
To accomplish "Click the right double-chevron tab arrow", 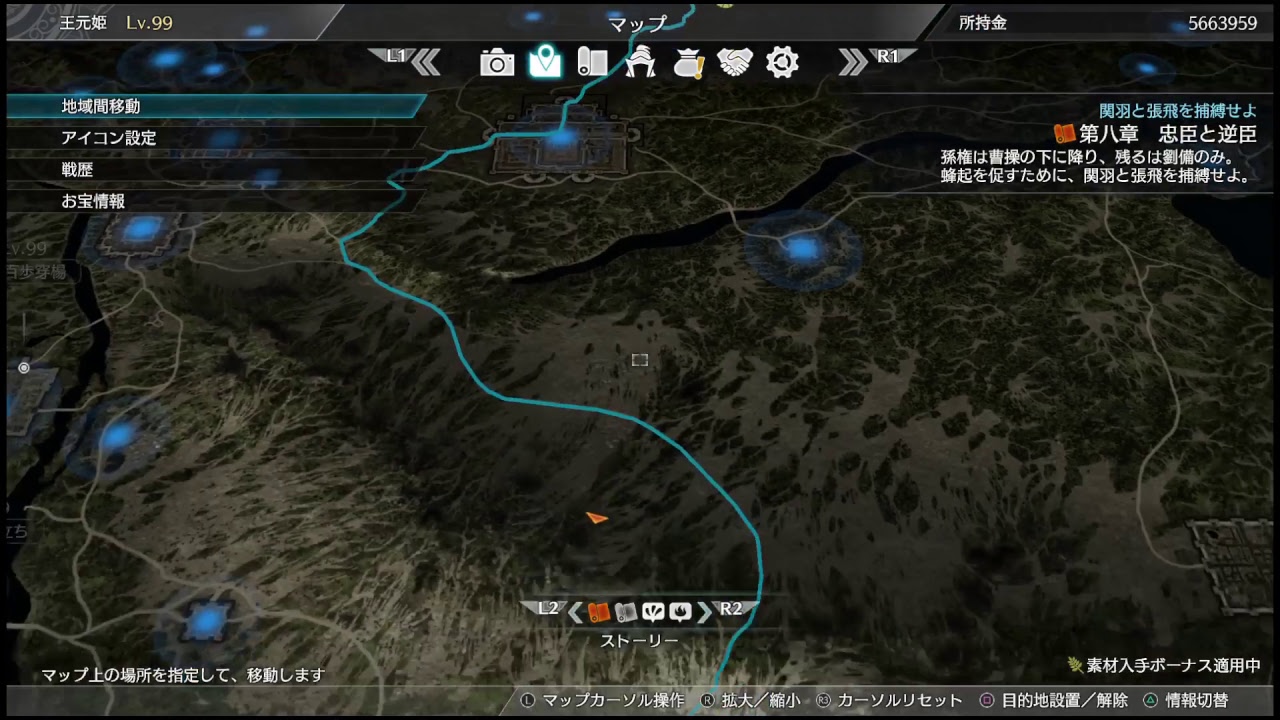I will [x=853, y=62].
